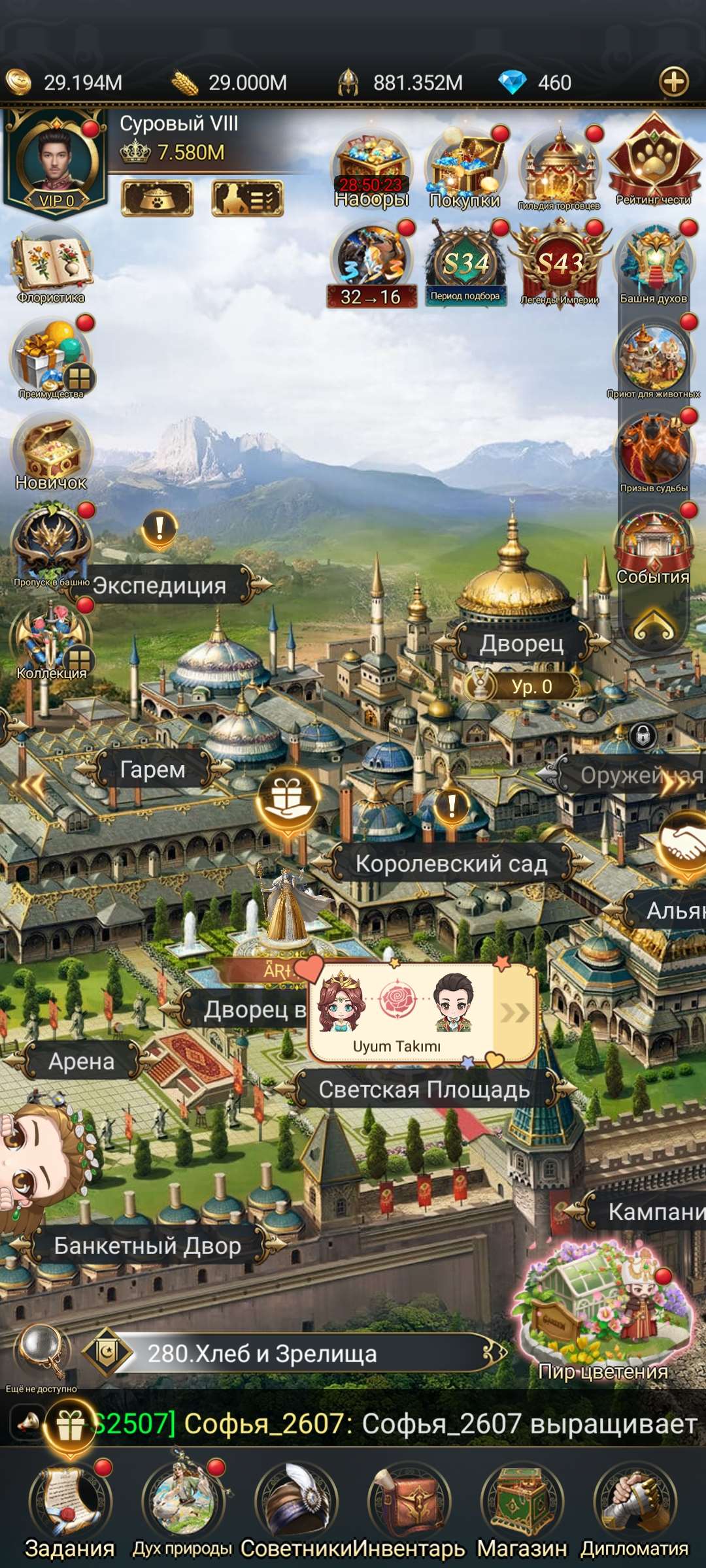Open the Пир цветения greenhouse event
Image resolution: width=706 pixels, height=1568 pixels.
coord(603,1313)
